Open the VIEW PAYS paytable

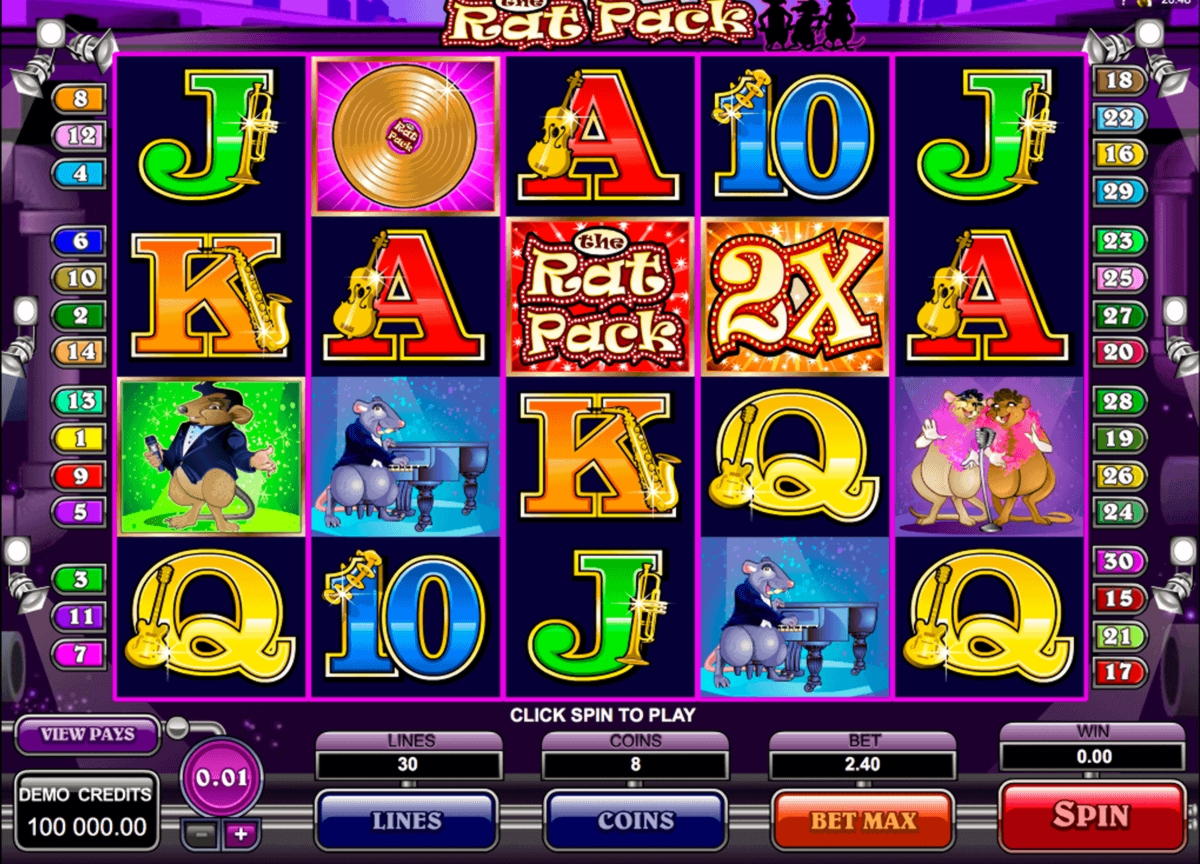tap(87, 735)
